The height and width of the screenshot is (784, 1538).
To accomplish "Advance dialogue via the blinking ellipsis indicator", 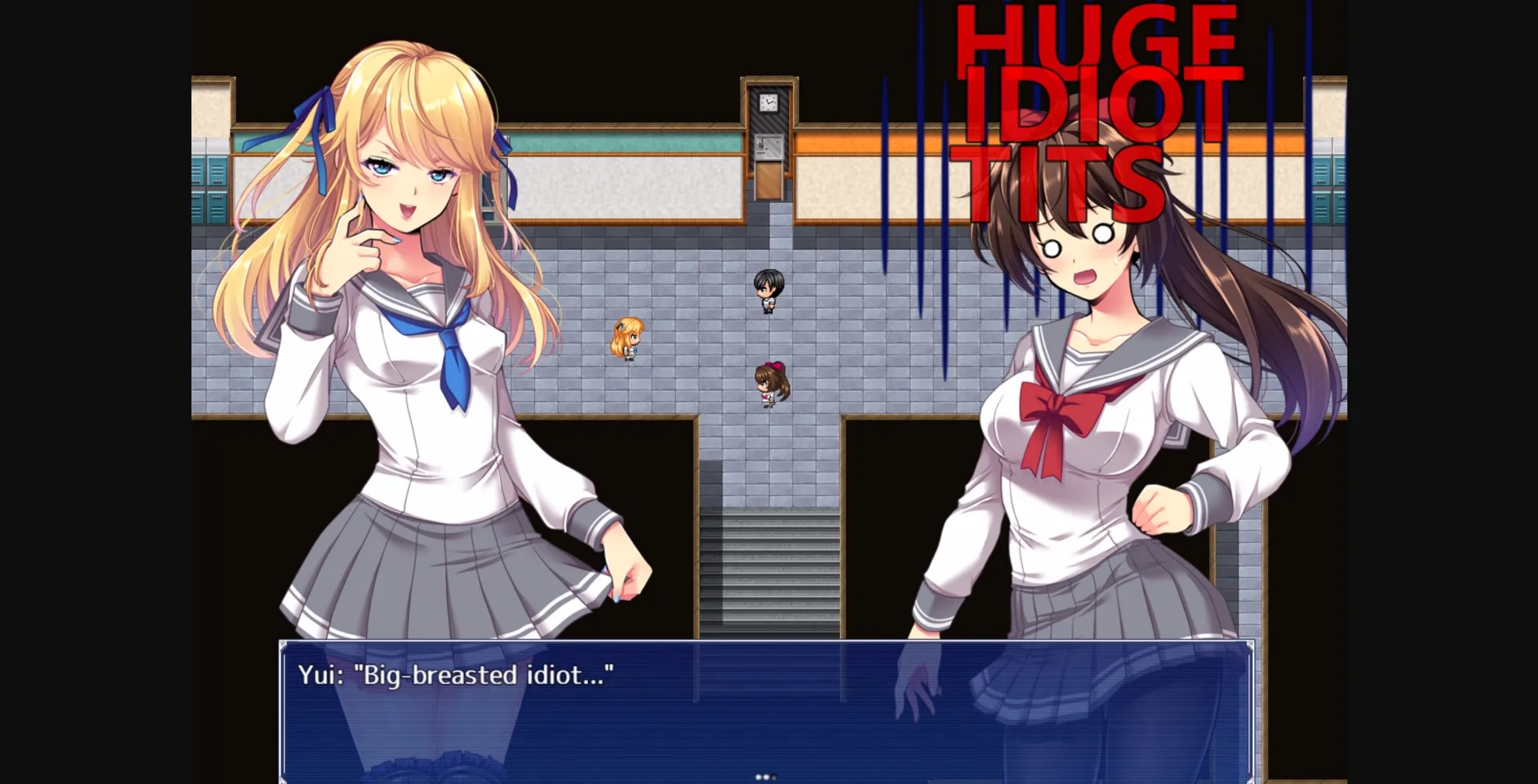I will click(767, 774).
